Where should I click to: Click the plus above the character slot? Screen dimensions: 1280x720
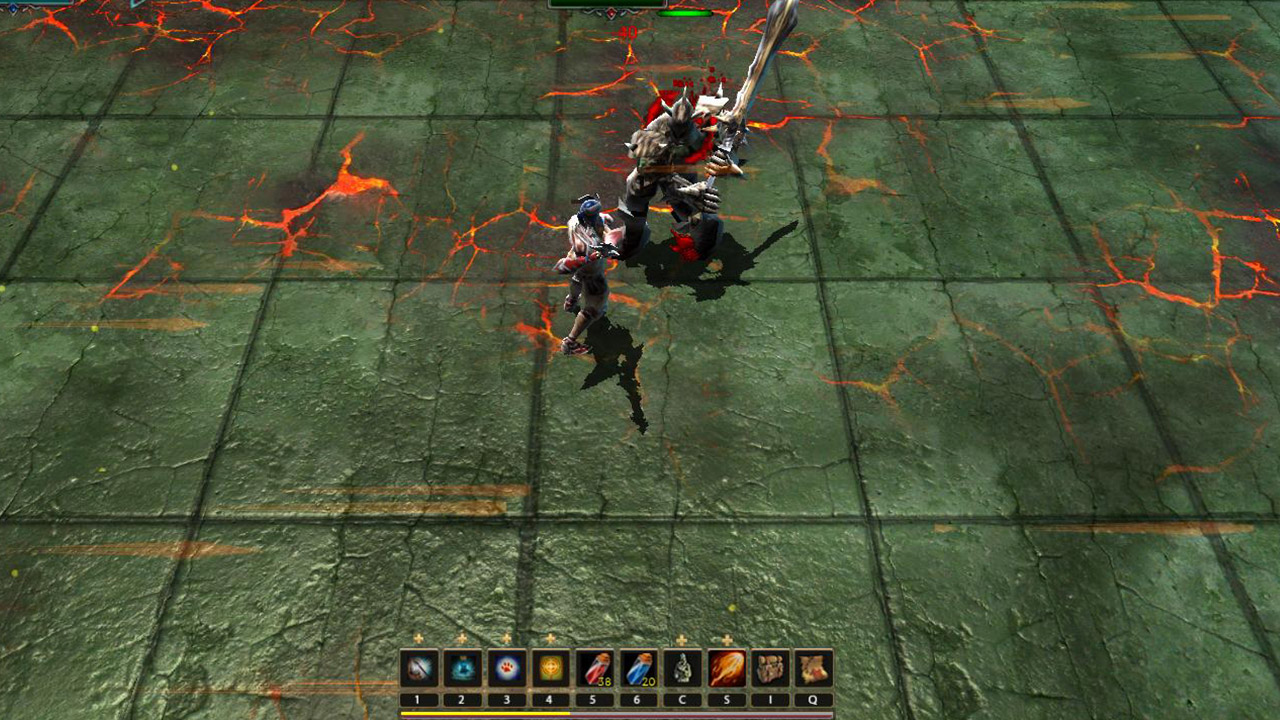pos(682,639)
